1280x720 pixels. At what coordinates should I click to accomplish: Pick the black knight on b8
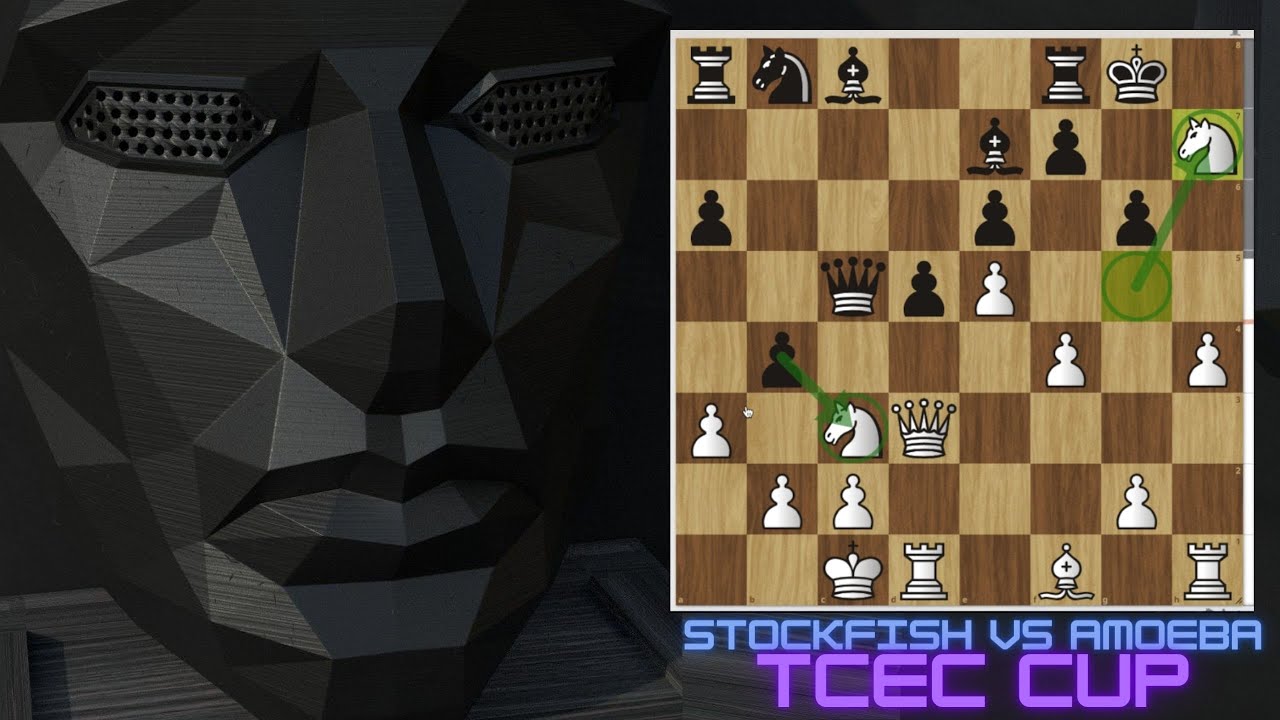click(x=782, y=74)
